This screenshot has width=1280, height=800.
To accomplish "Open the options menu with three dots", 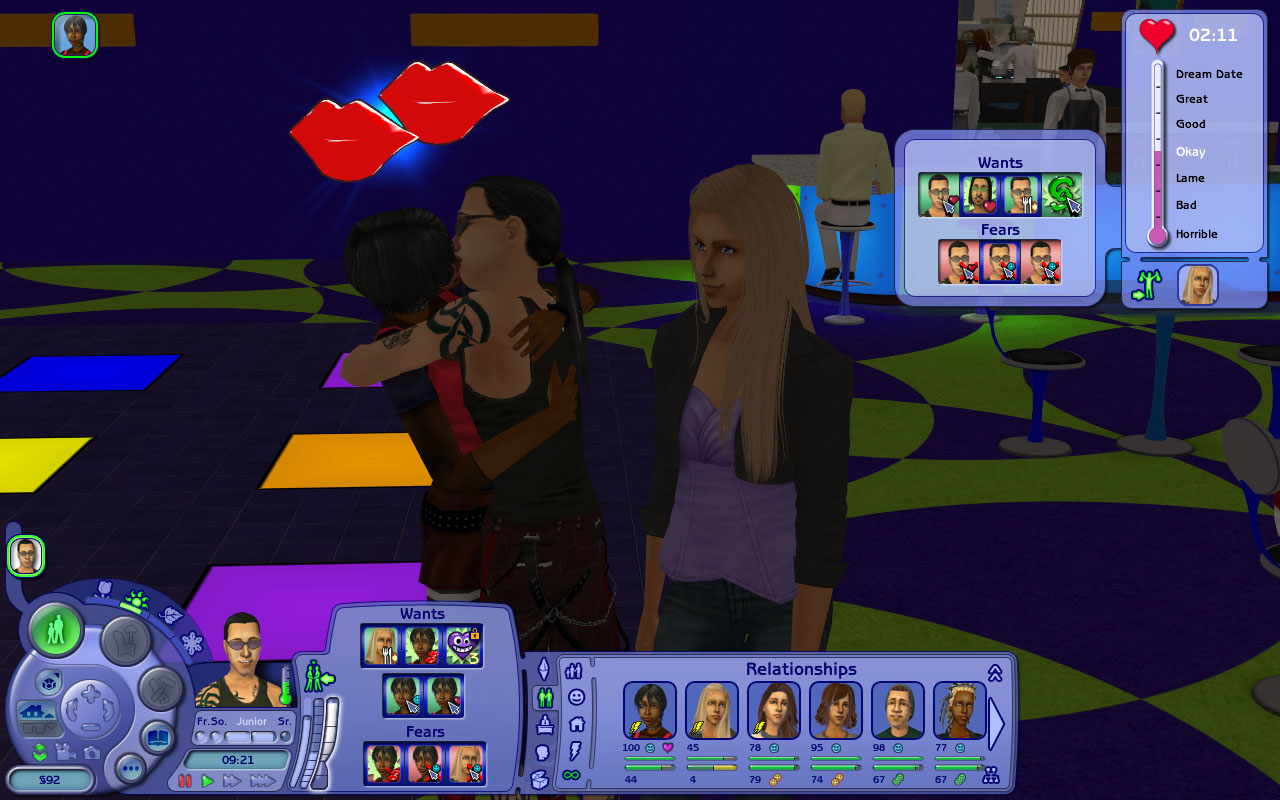I will coord(131,769).
